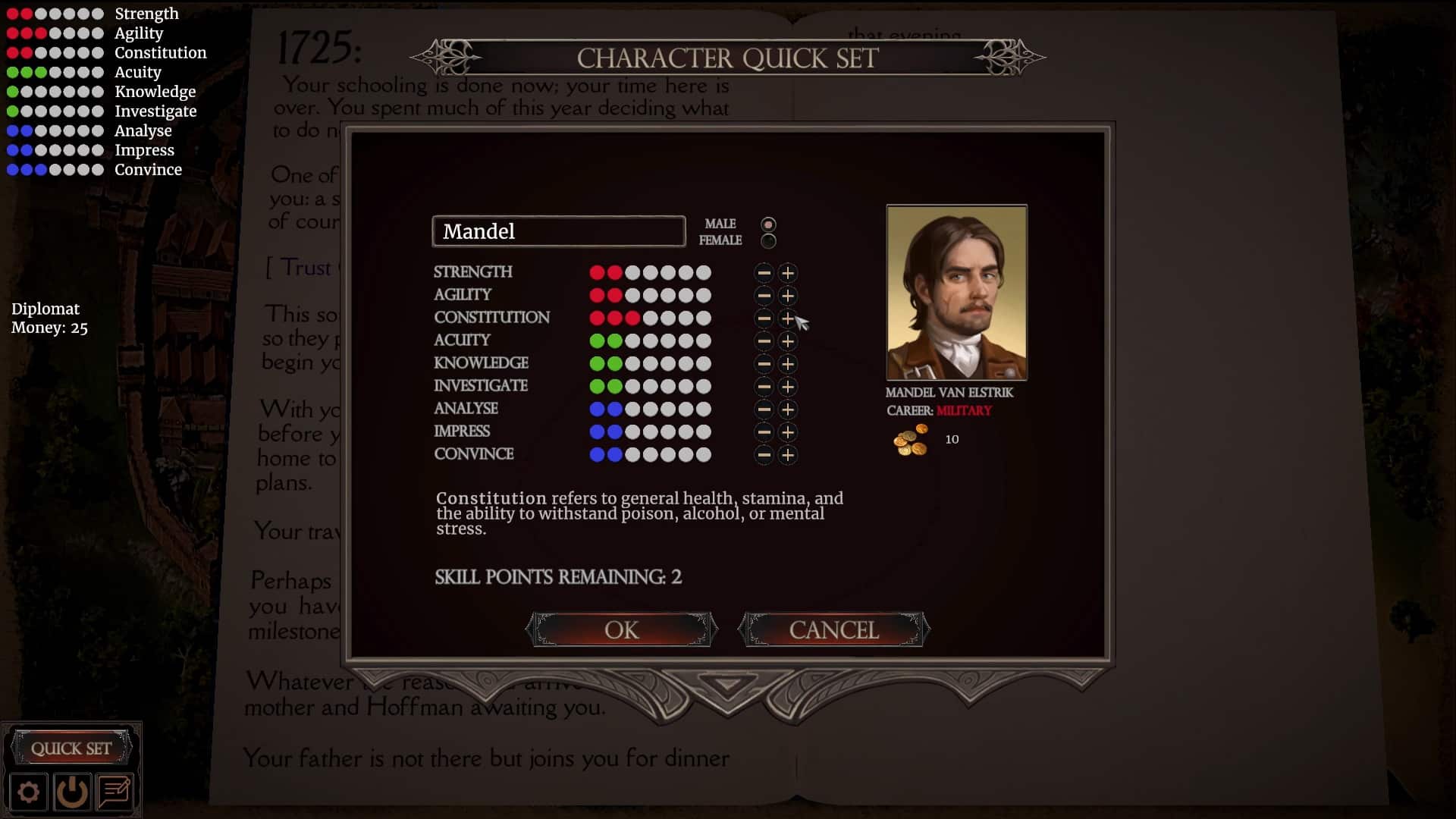
Task: Raise Acuity by one point
Action: point(788,341)
